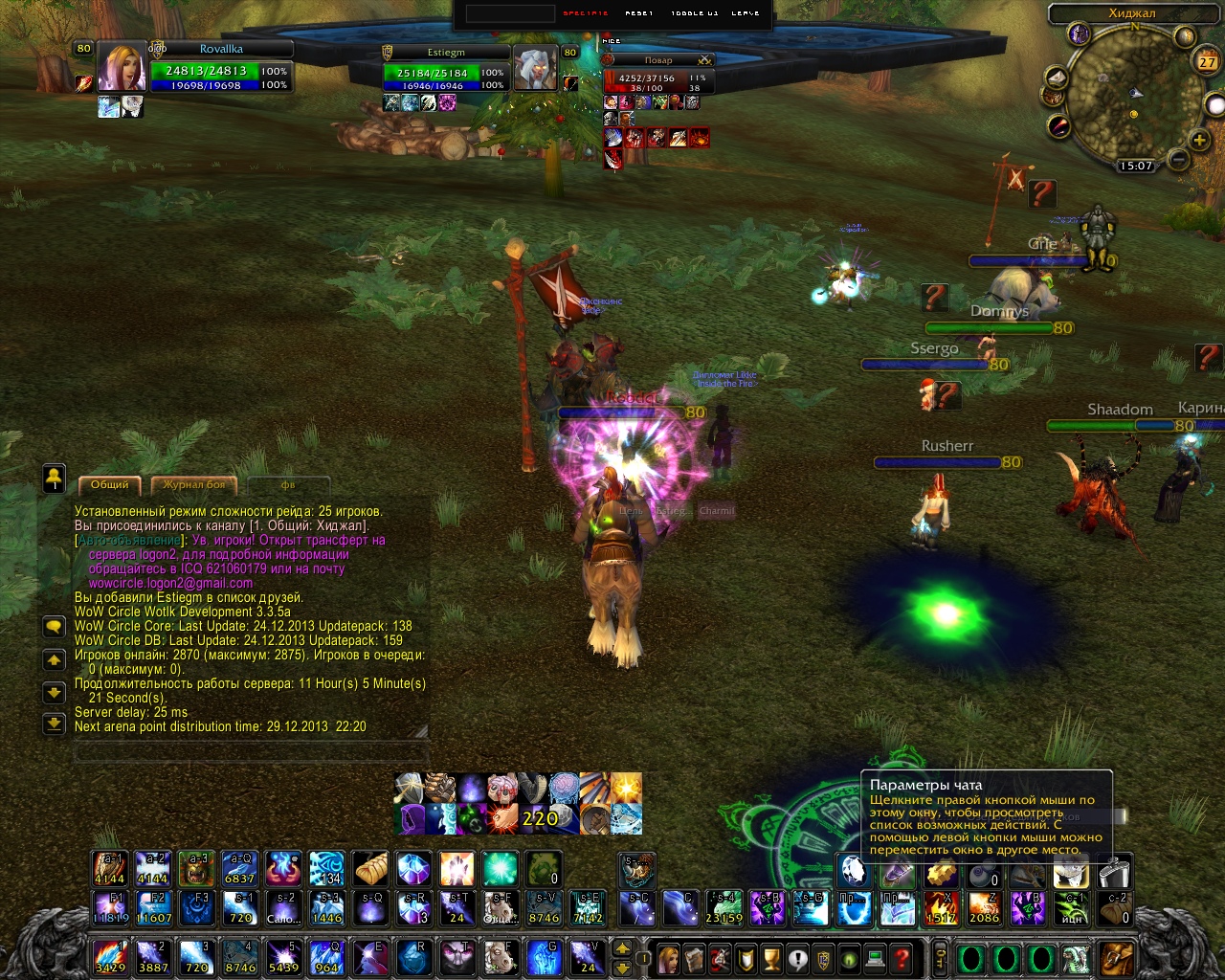Viewport: 1225px width, 980px height.
Task: Open the Хиджал zone name bar
Action: (x=1131, y=13)
